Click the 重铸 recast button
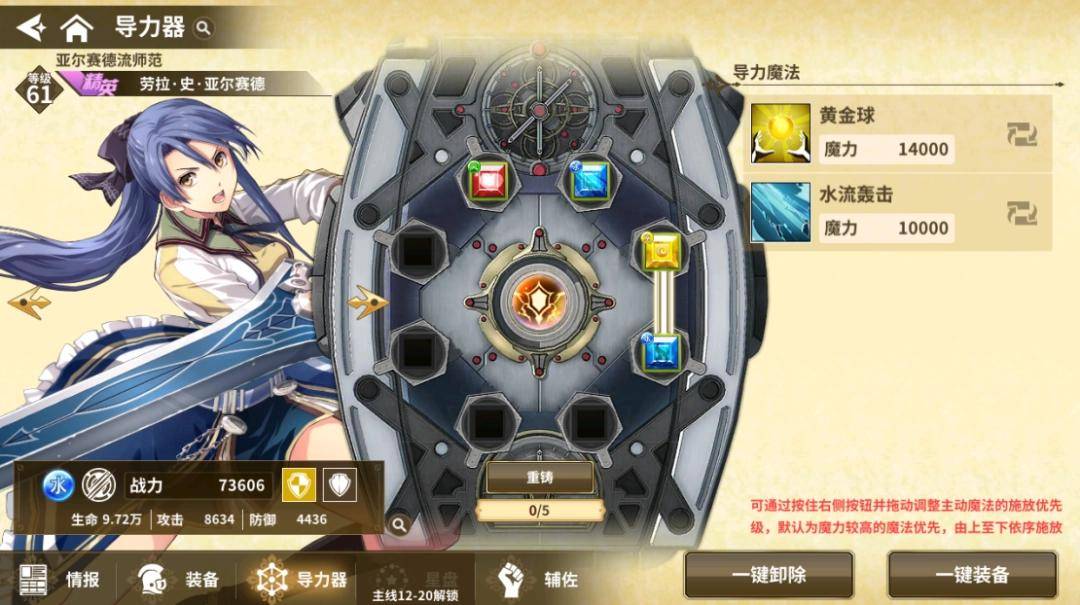This screenshot has height=605, width=1080. (539, 477)
